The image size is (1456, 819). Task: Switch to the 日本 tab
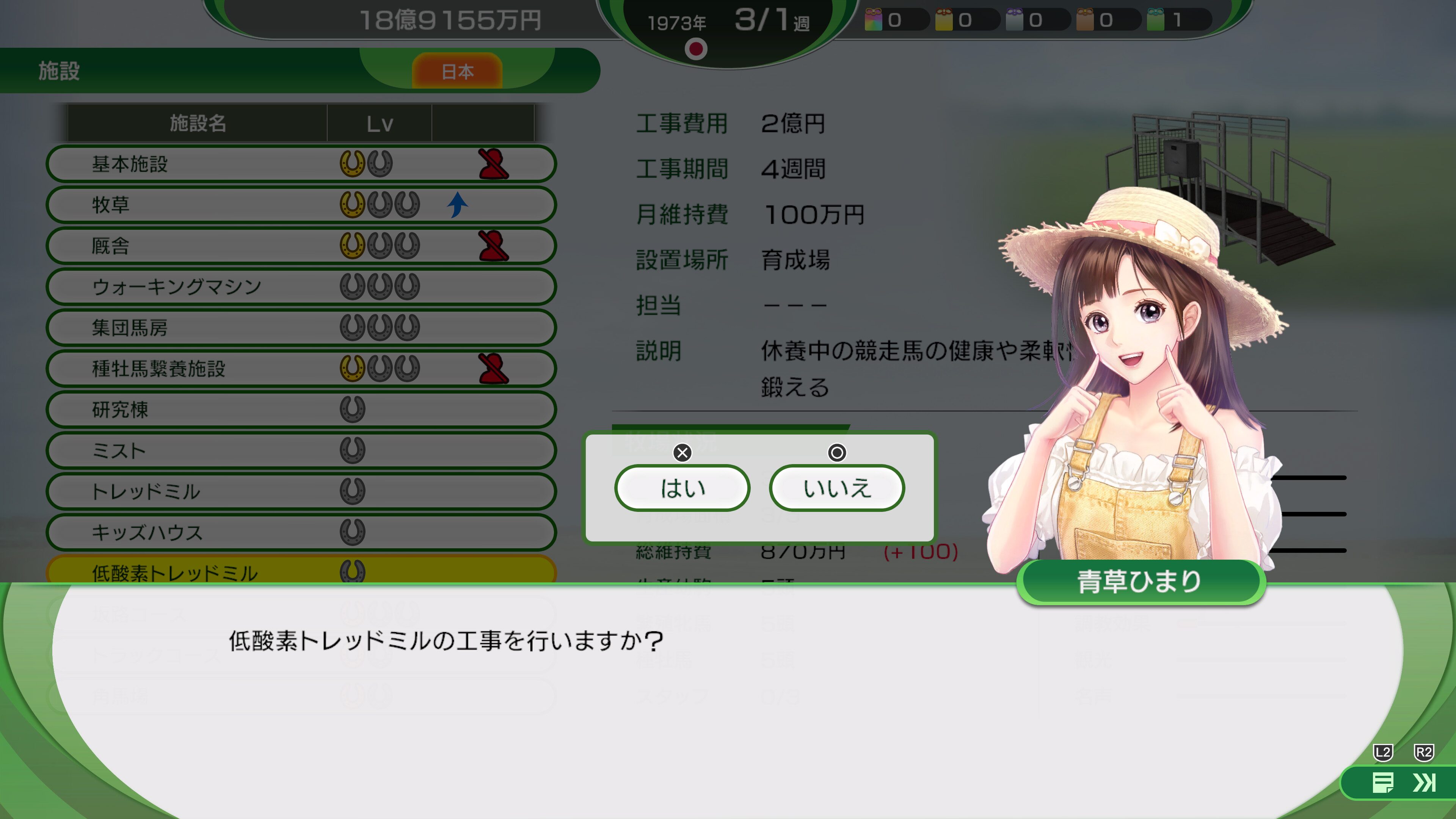point(457,71)
